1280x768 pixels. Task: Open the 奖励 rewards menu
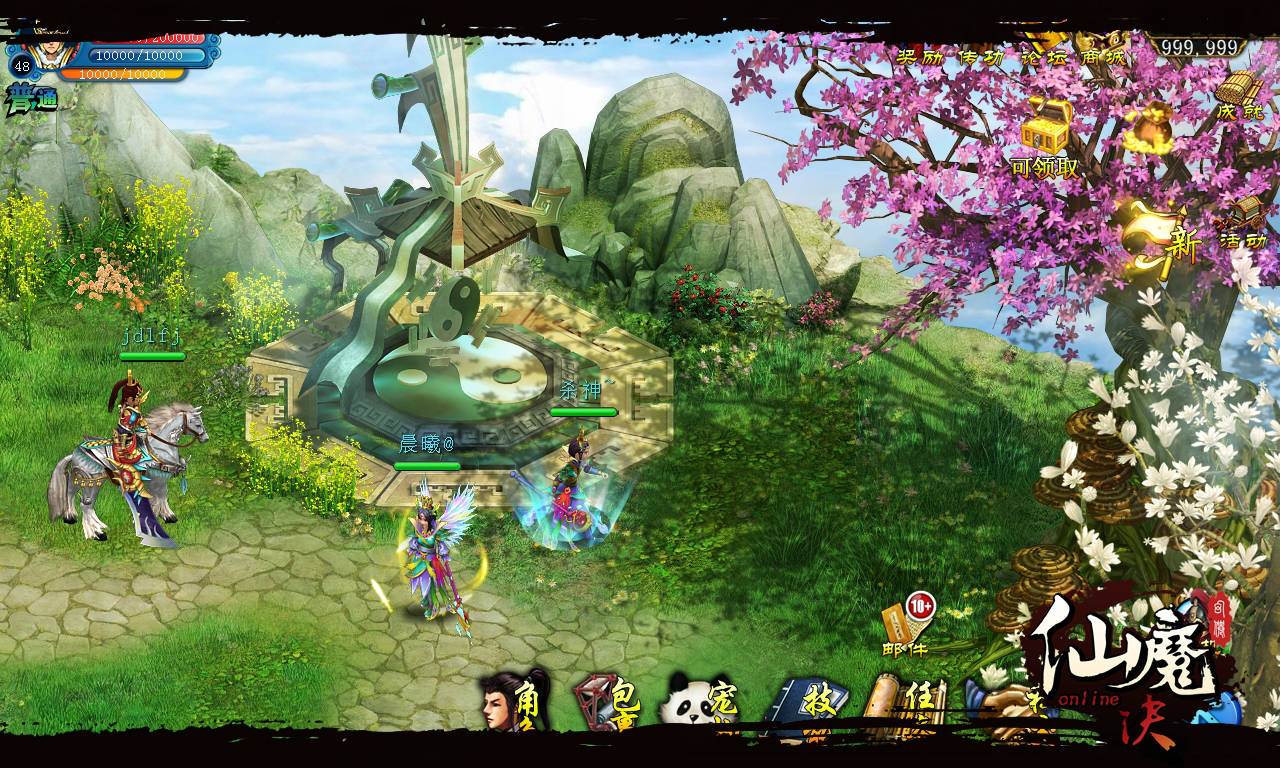[918, 56]
